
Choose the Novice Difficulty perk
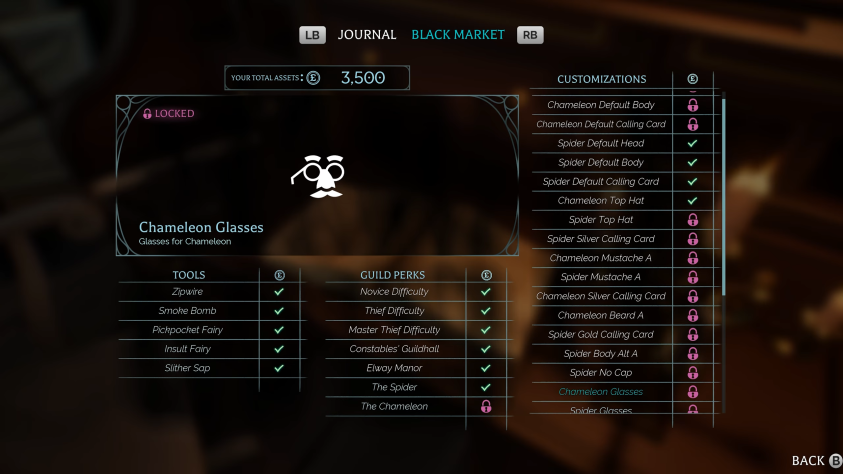click(x=394, y=292)
